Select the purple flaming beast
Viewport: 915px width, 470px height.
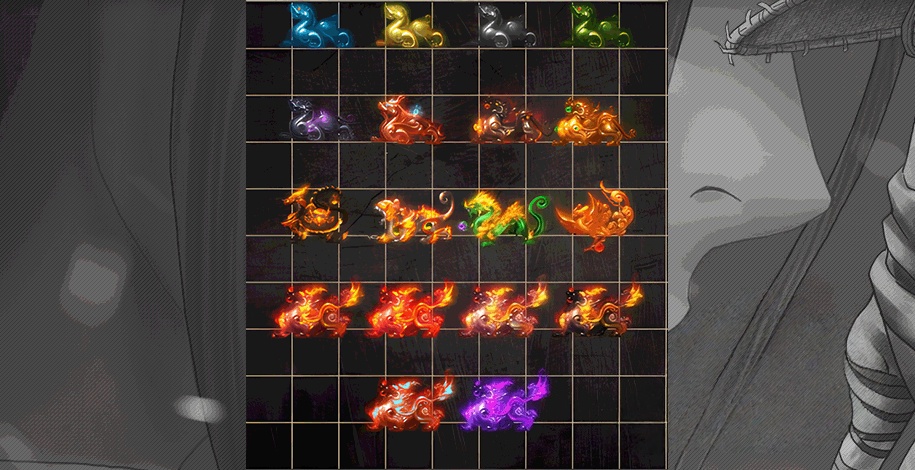(506, 402)
